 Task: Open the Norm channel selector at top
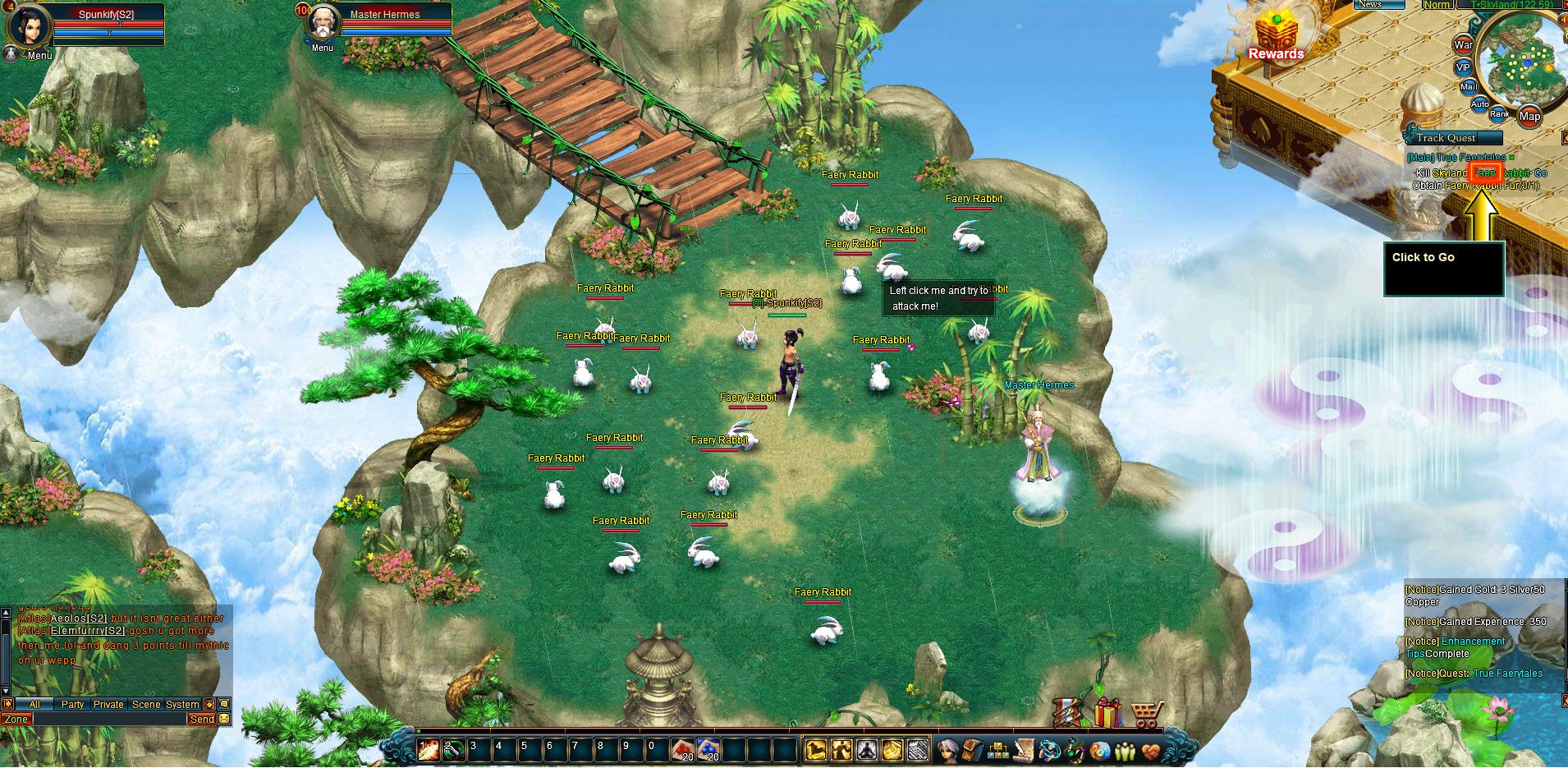[x=1437, y=5]
